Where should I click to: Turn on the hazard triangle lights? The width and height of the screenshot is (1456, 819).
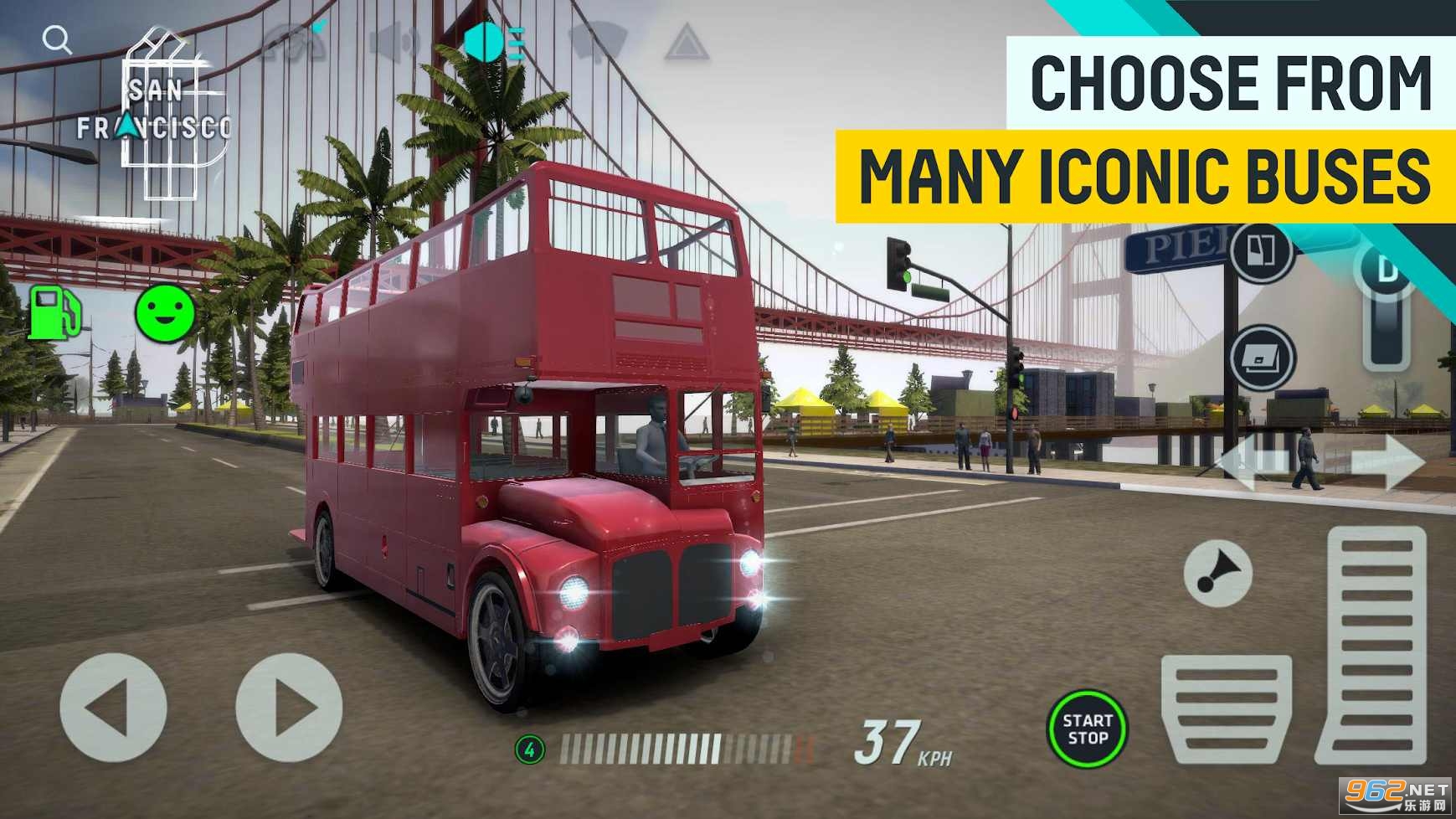687,42
